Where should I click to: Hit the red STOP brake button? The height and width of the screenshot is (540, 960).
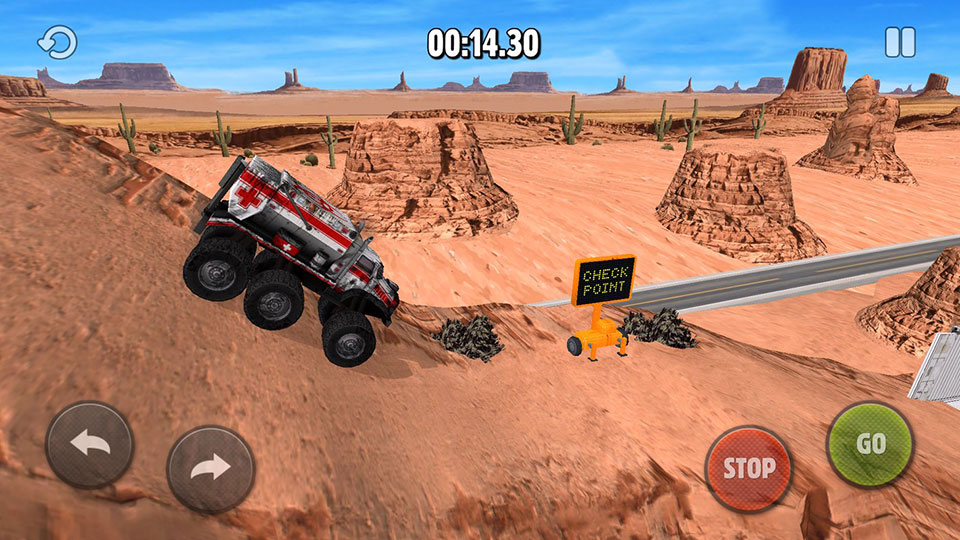point(748,468)
